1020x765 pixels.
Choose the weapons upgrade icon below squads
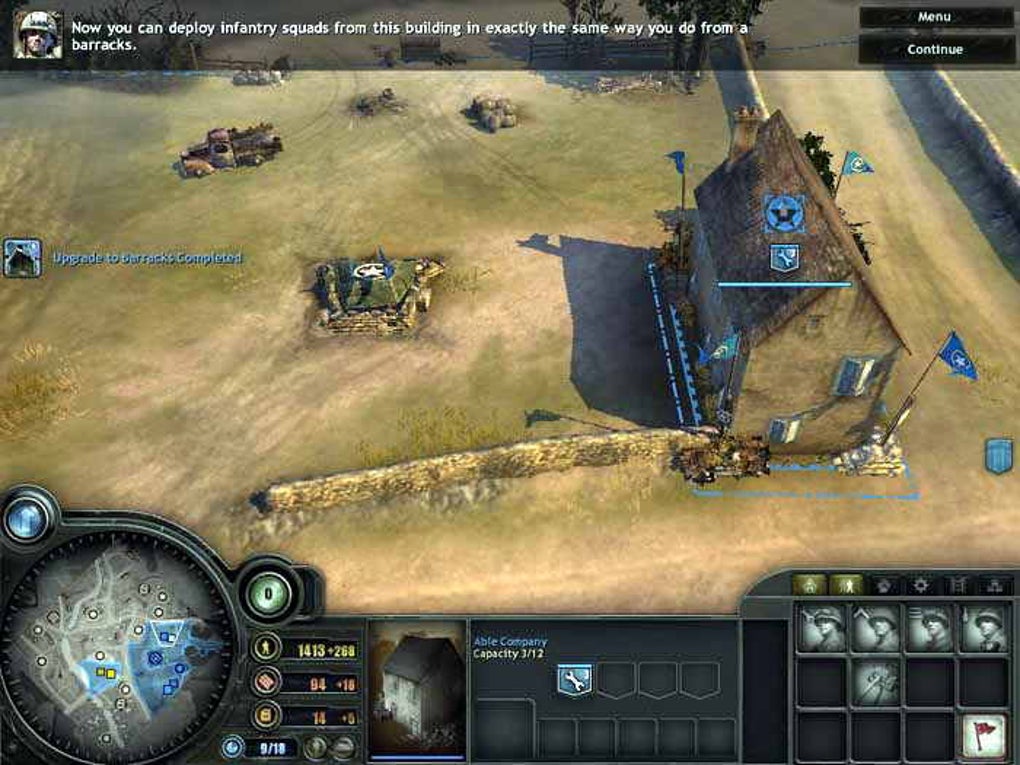(x=876, y=682)
